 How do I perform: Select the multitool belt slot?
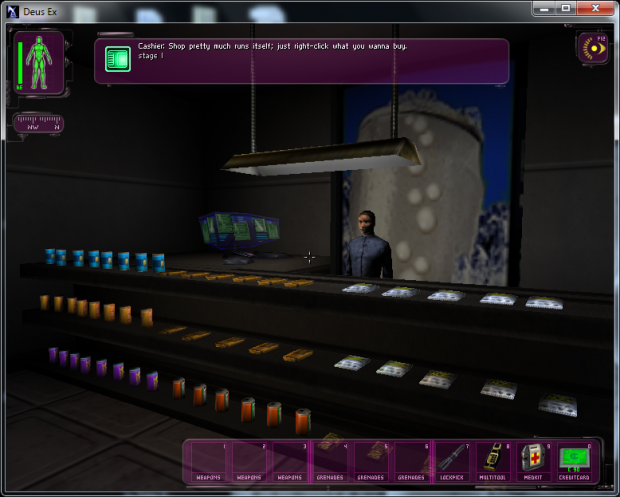click(493, 461)
